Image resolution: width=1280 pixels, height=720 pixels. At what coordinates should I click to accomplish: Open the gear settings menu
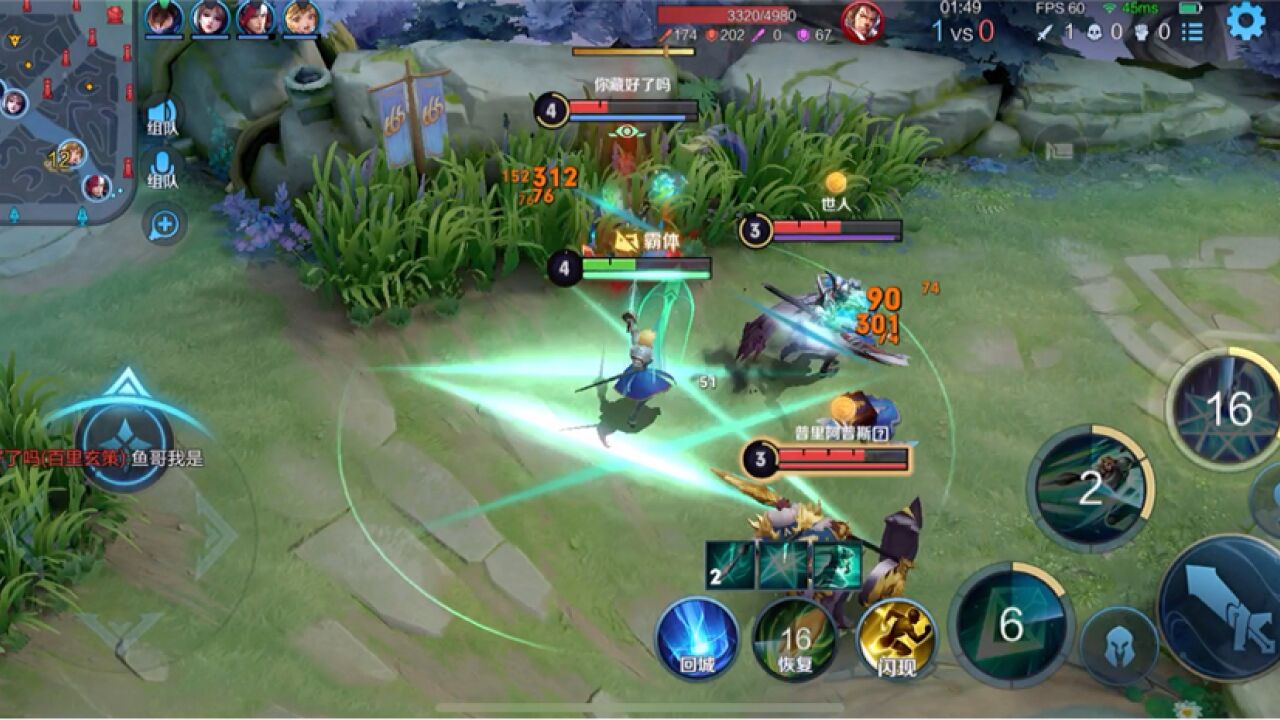1246,20
